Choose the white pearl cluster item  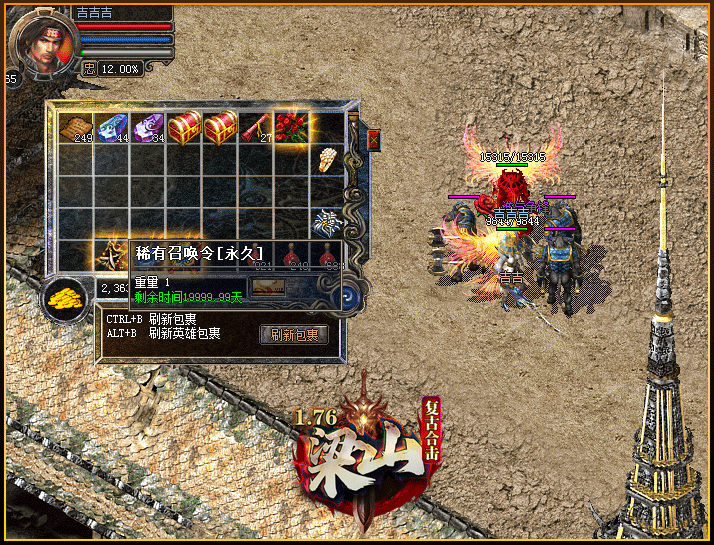click(327, 160)
